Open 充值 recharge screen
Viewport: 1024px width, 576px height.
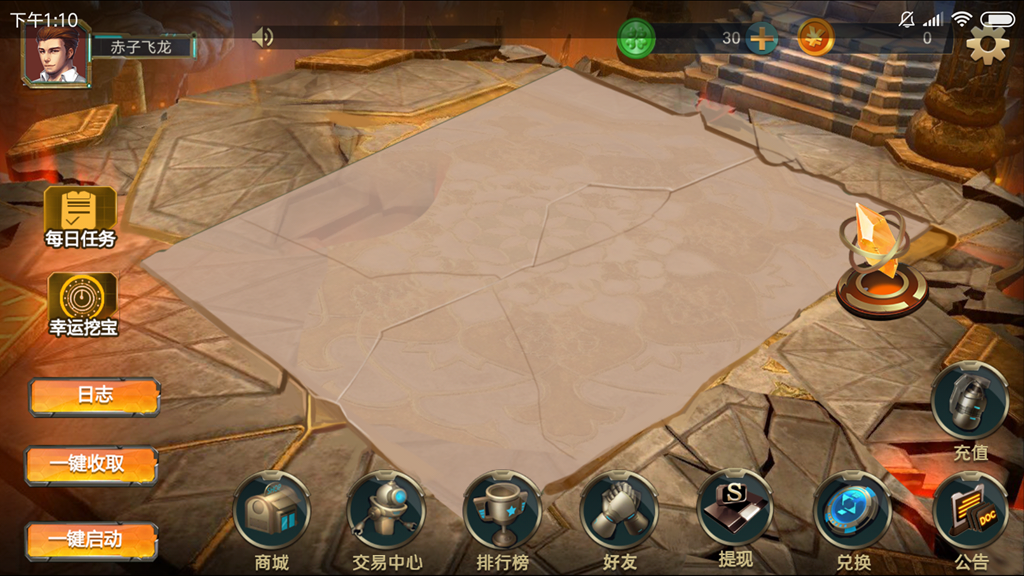click(969, 402)
